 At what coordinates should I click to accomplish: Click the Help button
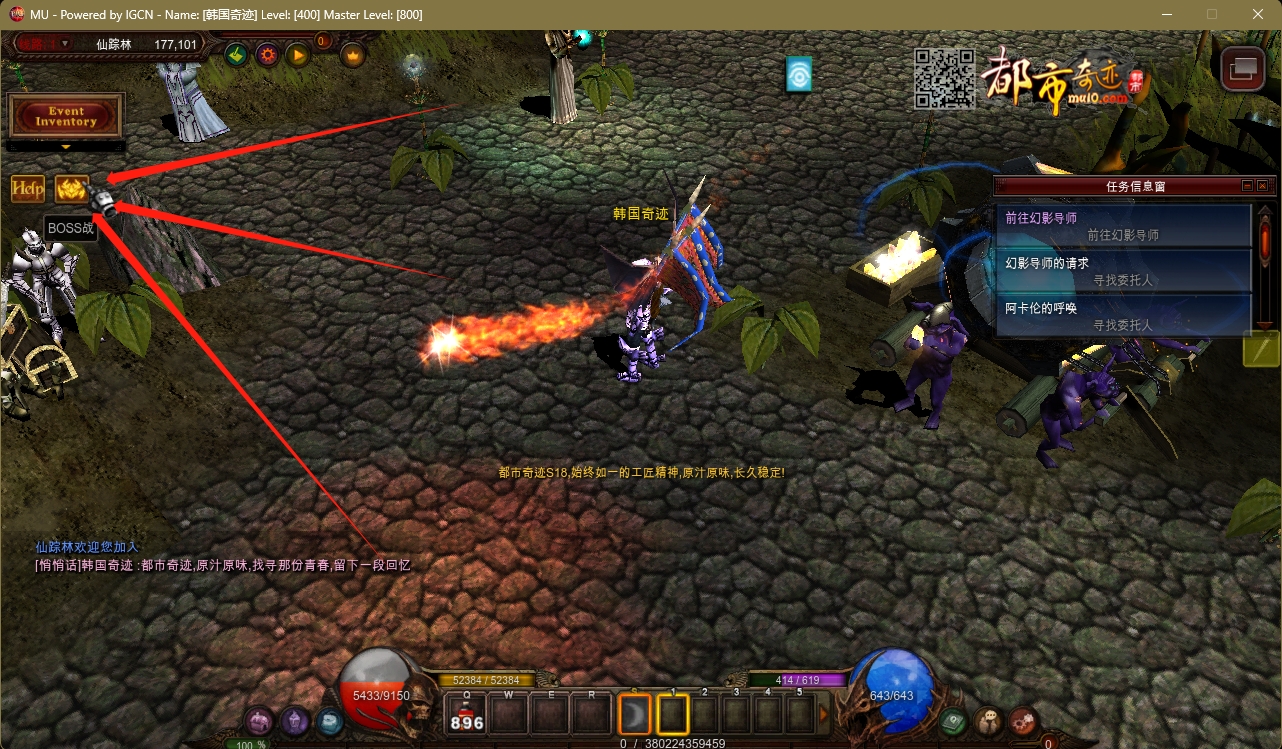(28, 188)
